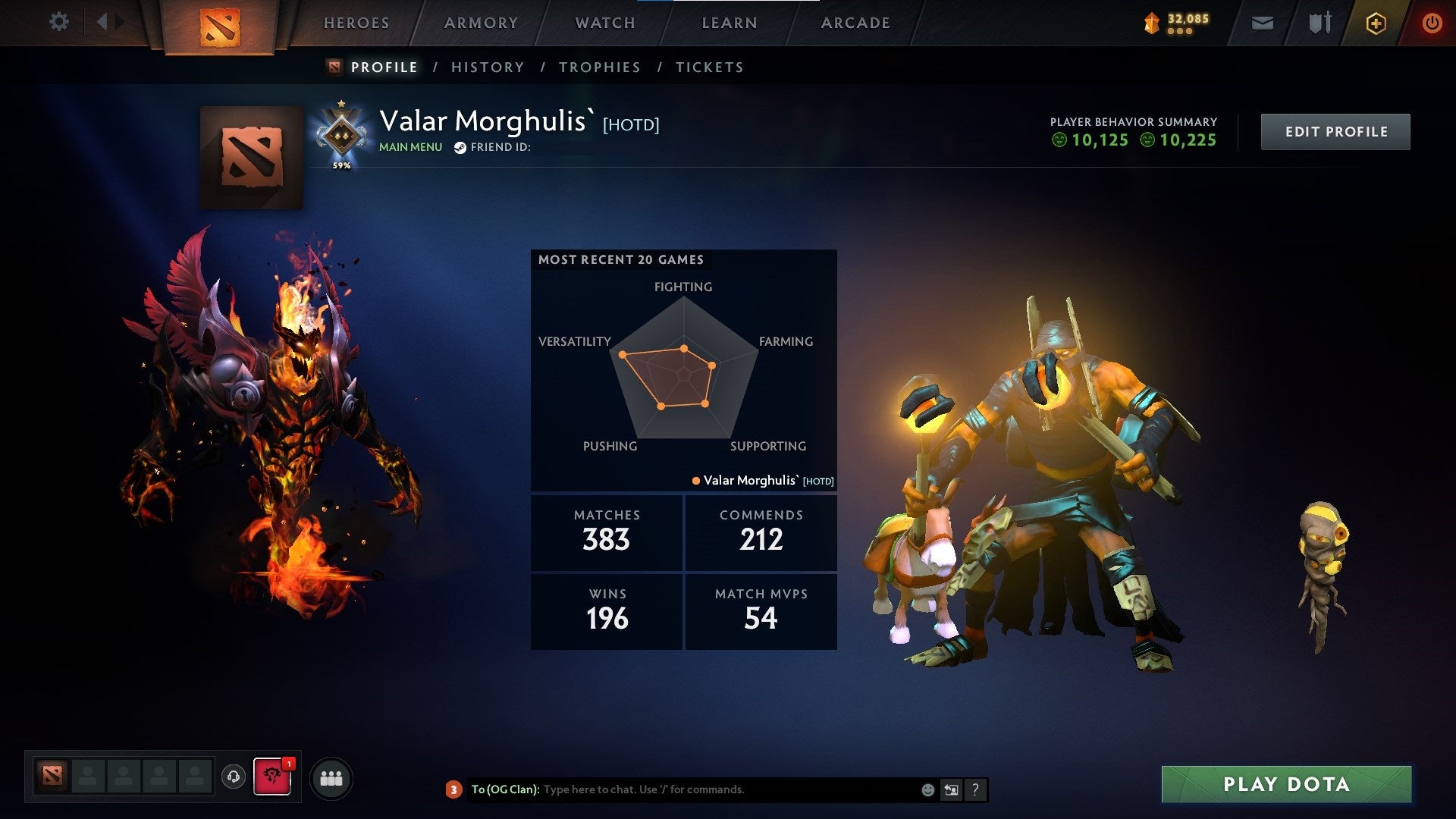Click the EDIT PROFILE button
This screenshot has width=1456, height=819.
point(1335,130)
